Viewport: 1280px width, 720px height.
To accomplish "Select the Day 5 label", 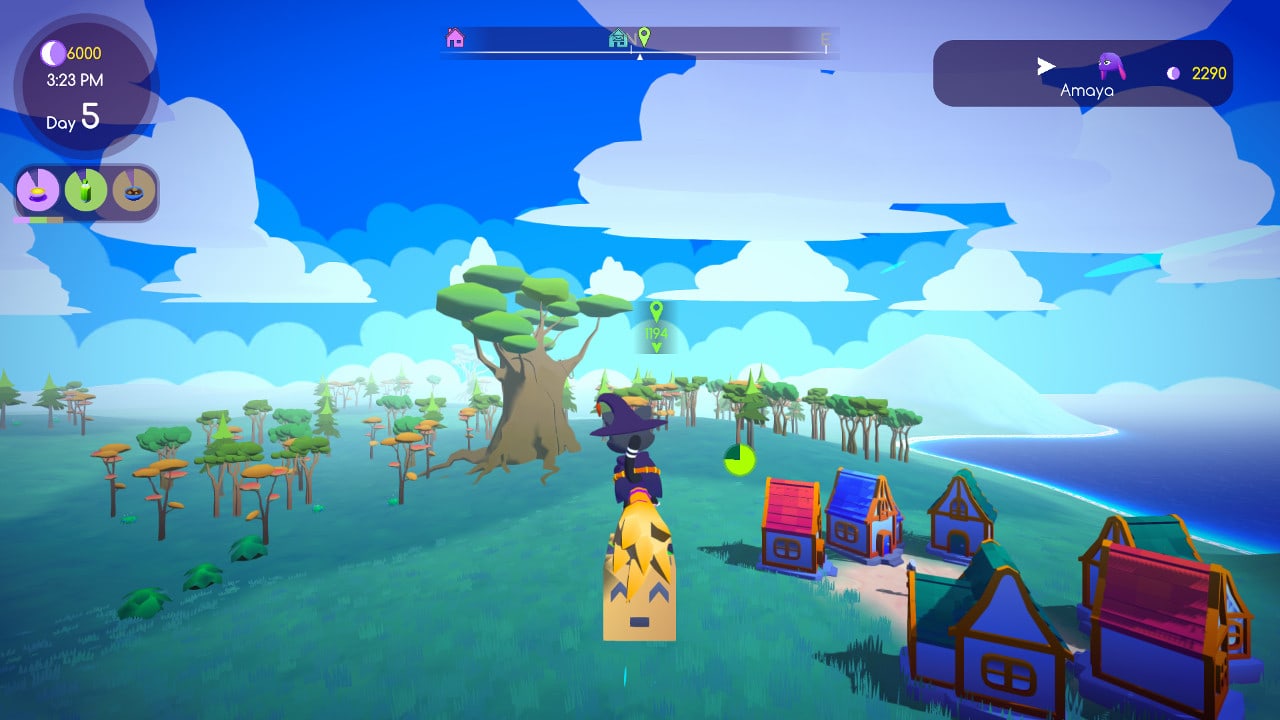I will click(x=72, y=119).
